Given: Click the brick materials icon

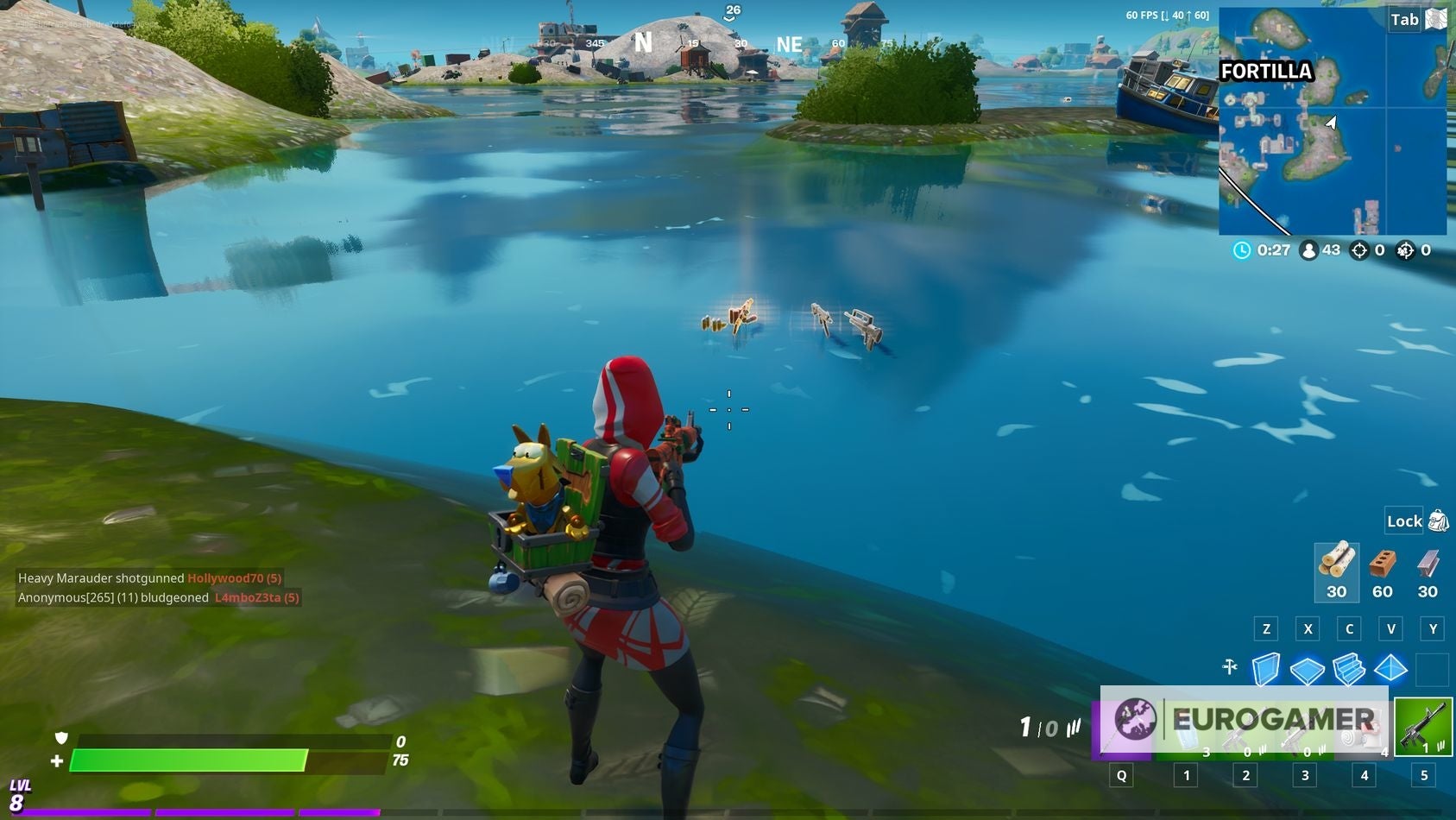Looking at the screenshot, I should coord(1382,565).
